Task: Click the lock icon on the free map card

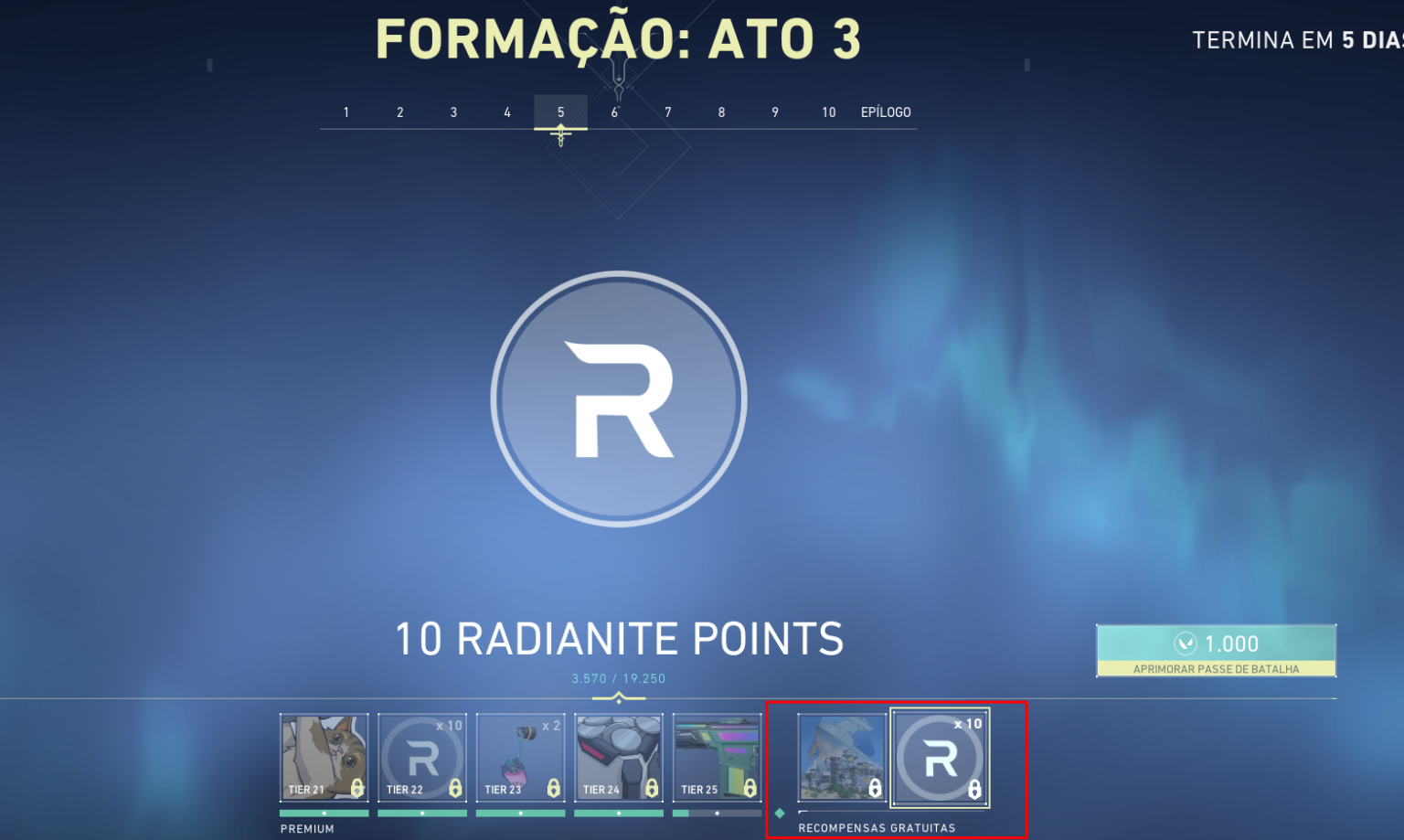Action: tap(876, 788)
